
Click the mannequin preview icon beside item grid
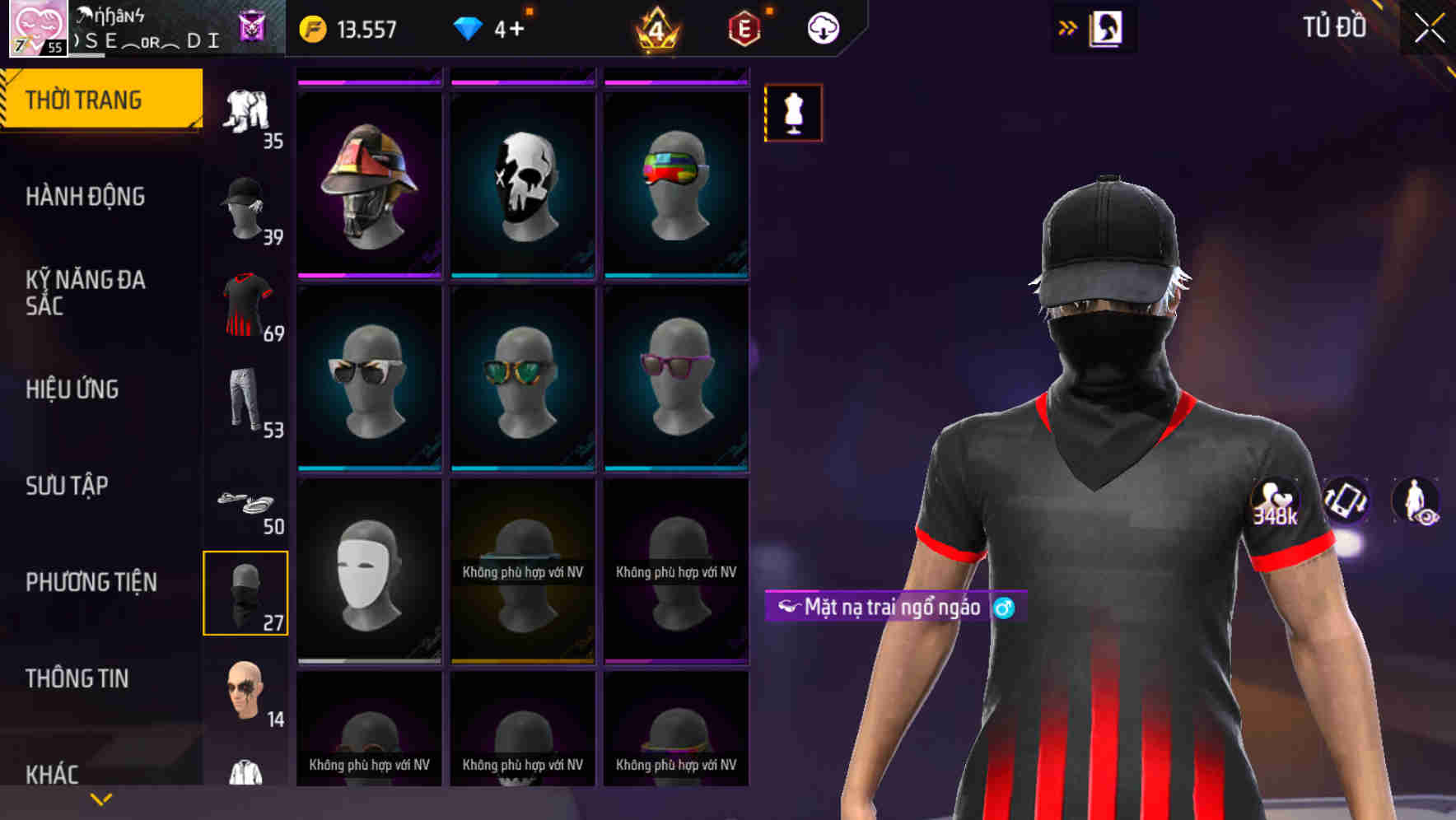[x=793, y=113]
